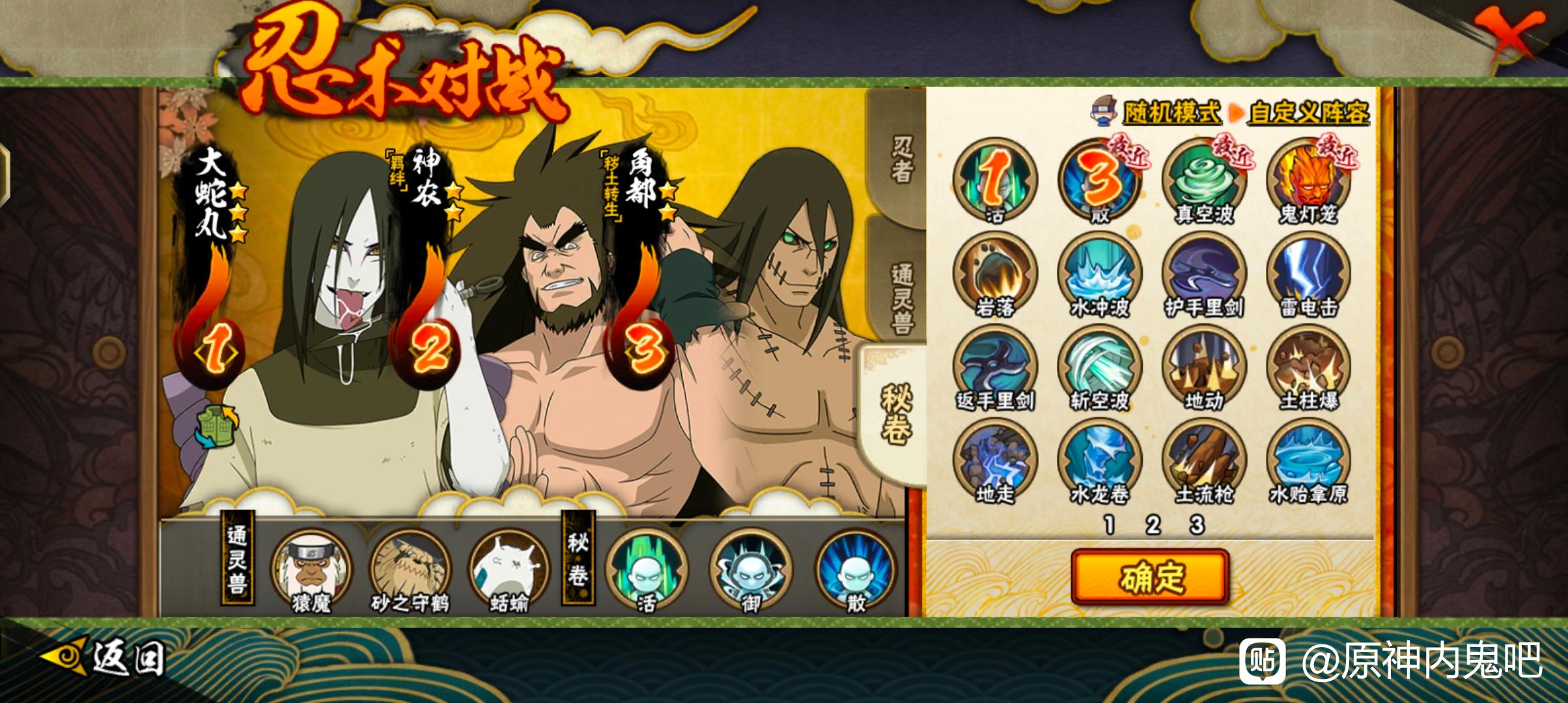
Task: Select the 水冲波 scroll
Action: (x=1100, y=273)
